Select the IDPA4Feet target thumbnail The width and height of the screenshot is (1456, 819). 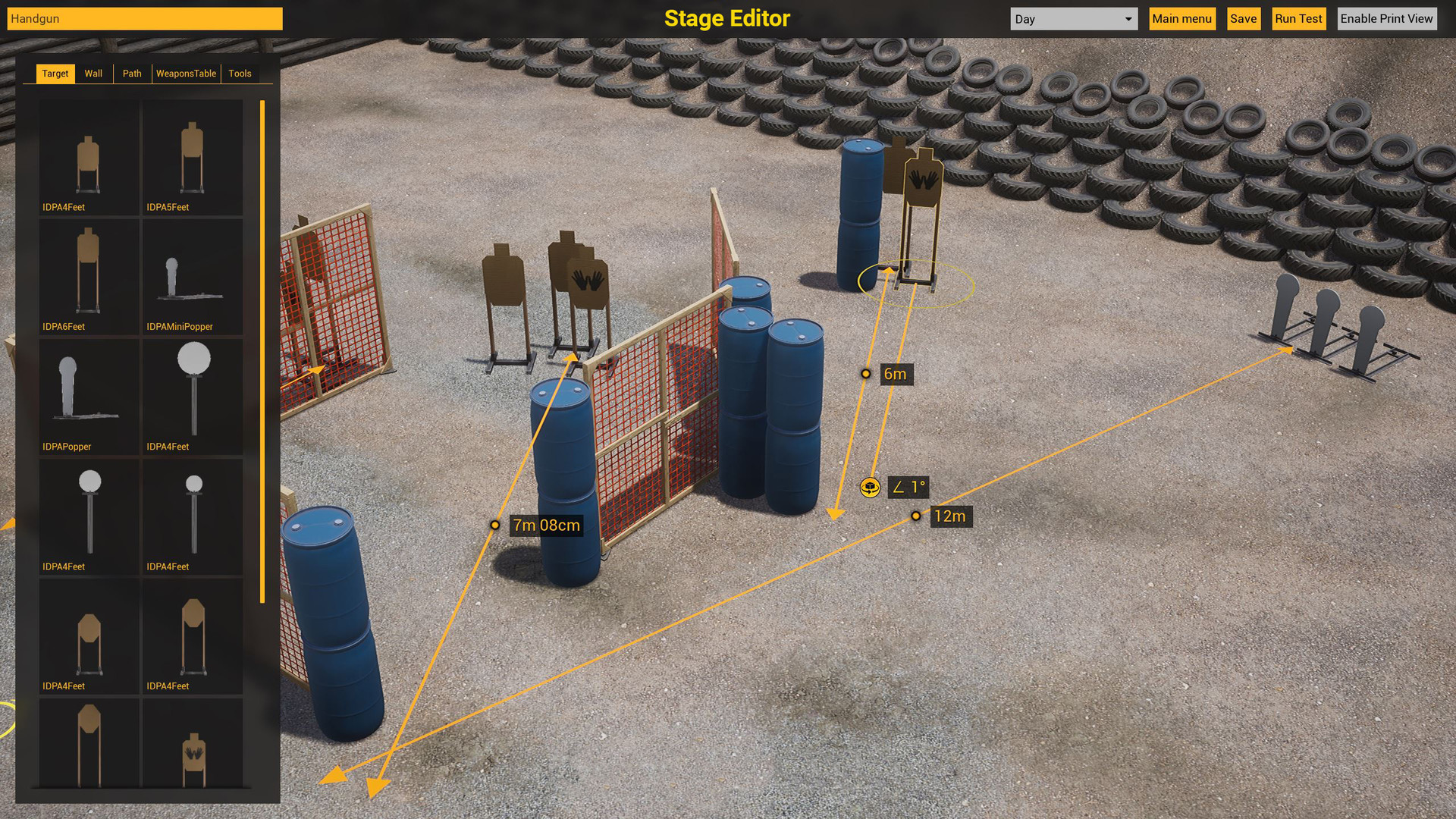tap(89, 155)
